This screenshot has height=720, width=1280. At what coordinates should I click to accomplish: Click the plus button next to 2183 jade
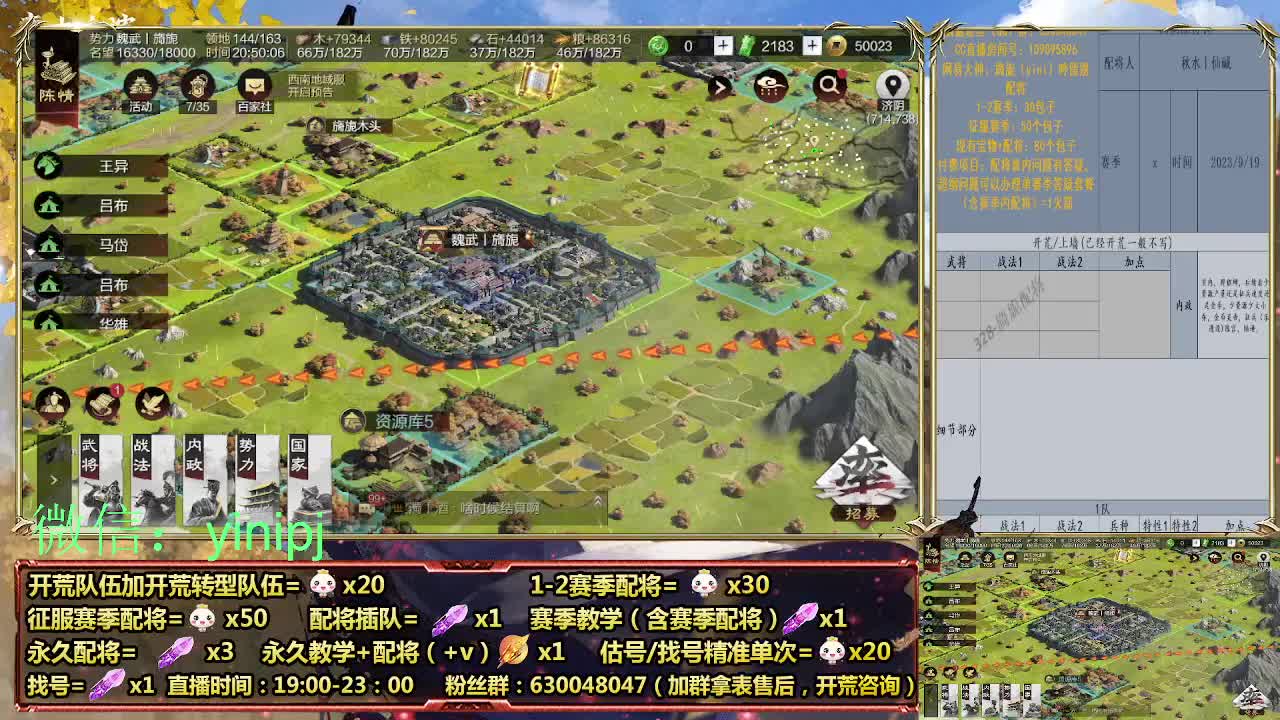[x=811, y=46]
